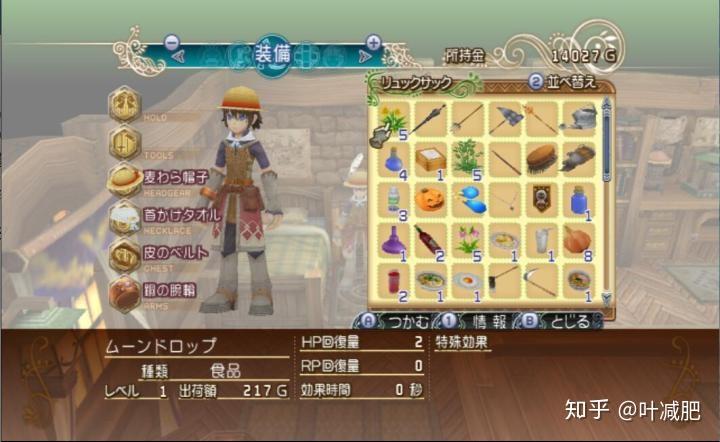Go to next menu page with right arrow
This screenshot has height=442, width=720.
pos(374,44)
